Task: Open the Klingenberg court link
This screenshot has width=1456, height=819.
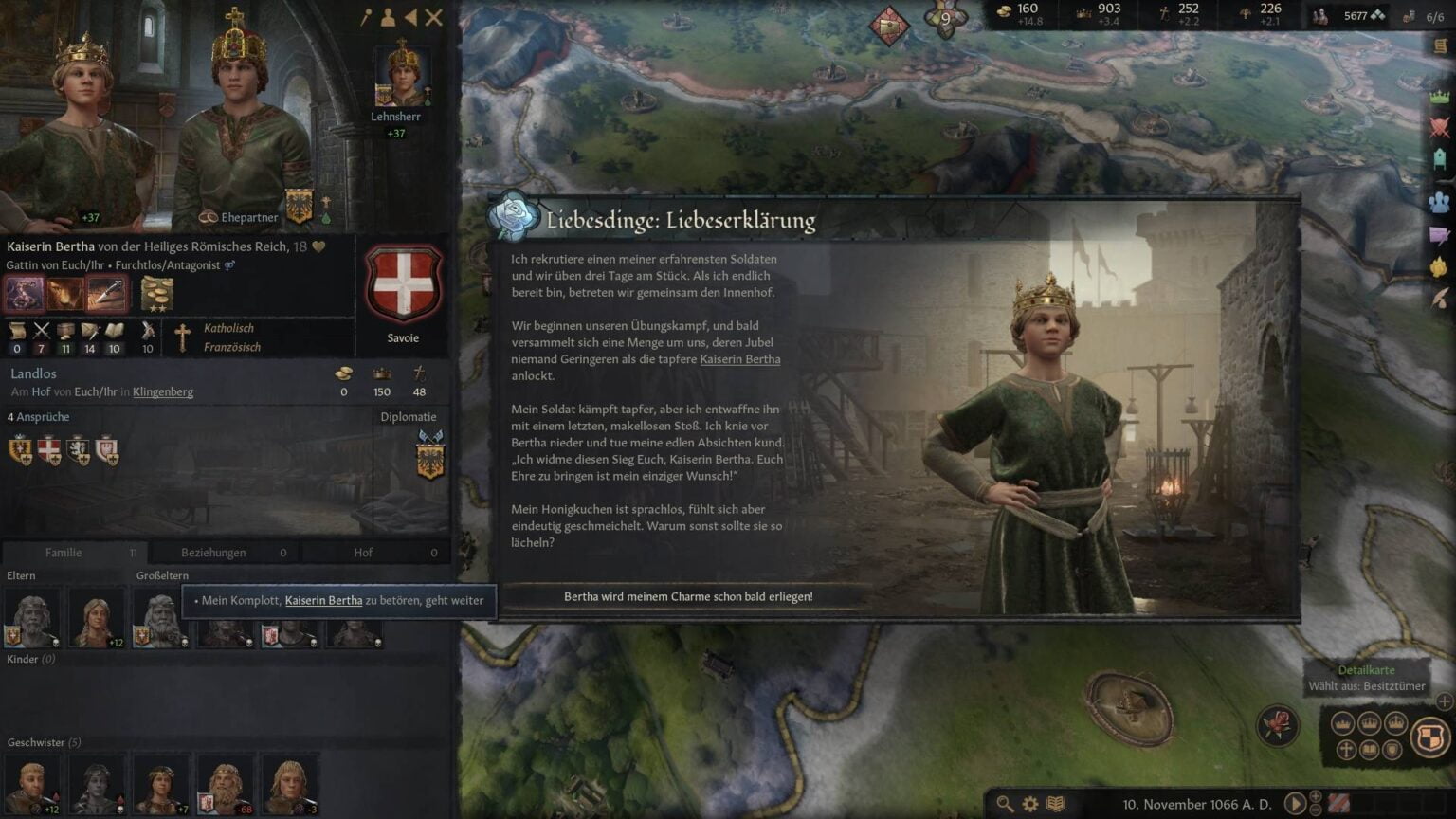Action: click(x=162, y=391)
